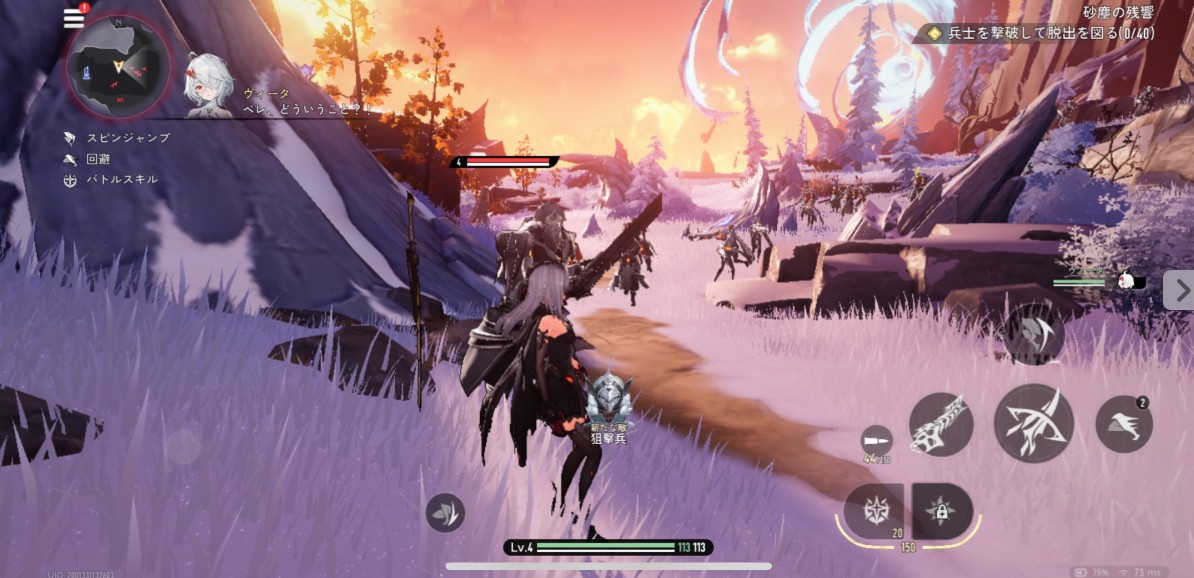
Task: Tap the bullet ammo reload icon
Action: [876, 440]
